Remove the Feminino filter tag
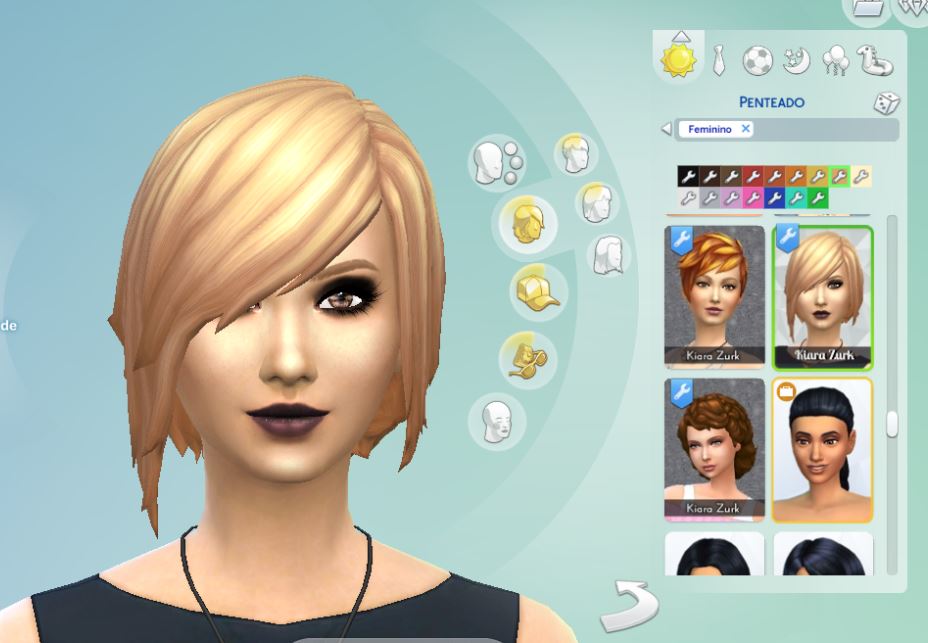This screenshot has width=928, height=643. (746, 129)
